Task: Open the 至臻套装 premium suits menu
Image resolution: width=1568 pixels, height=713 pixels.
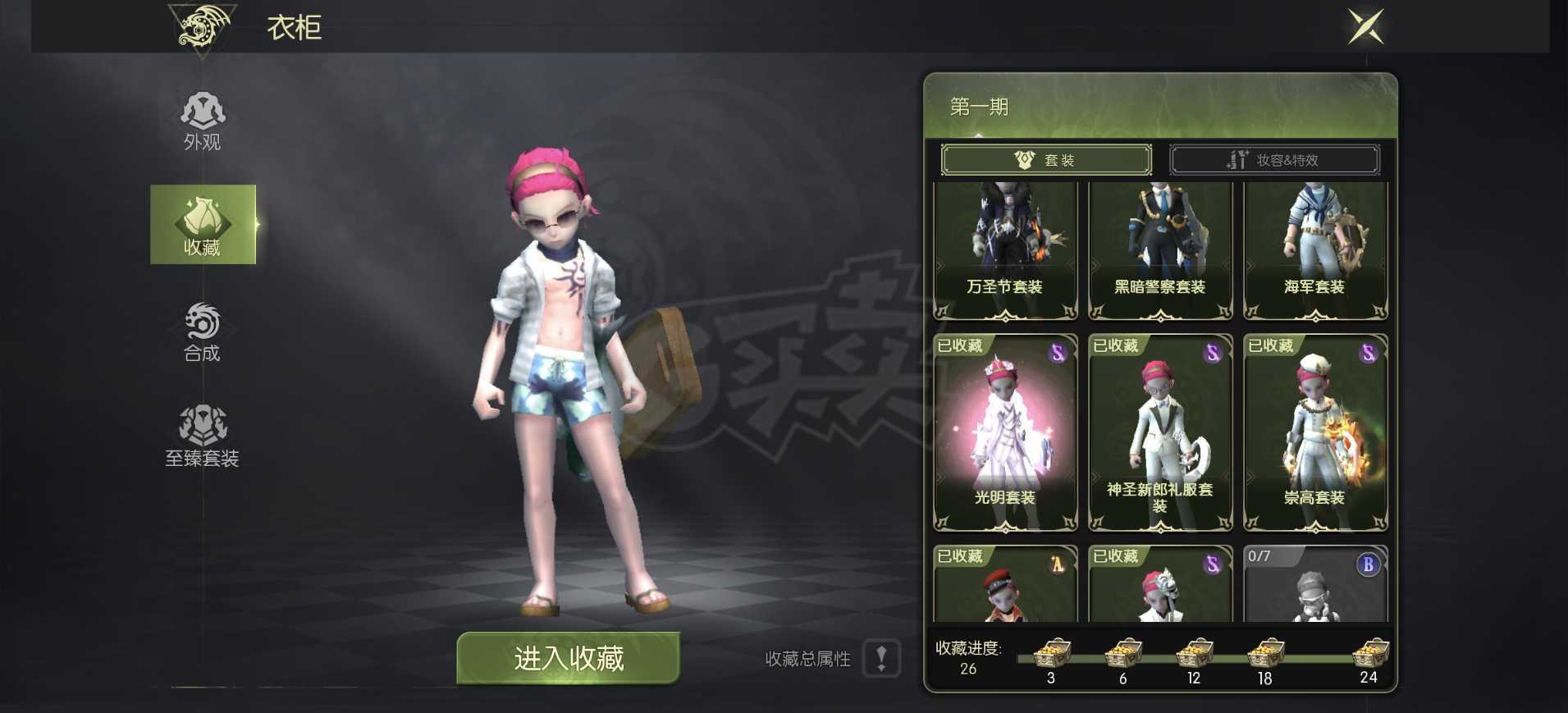Action: pos(203,436)
